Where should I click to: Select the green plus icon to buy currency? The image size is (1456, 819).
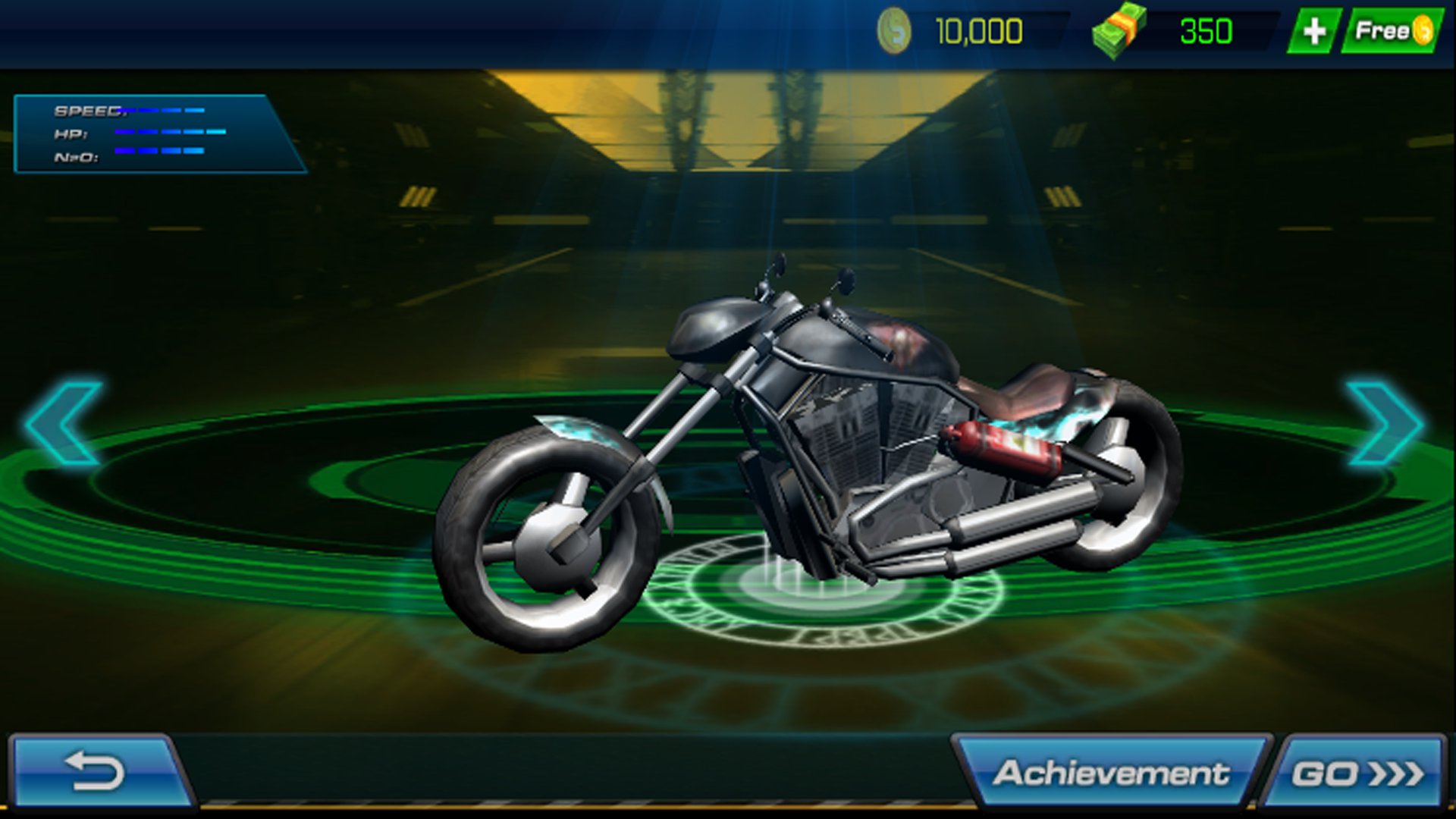click(1315, 30)
